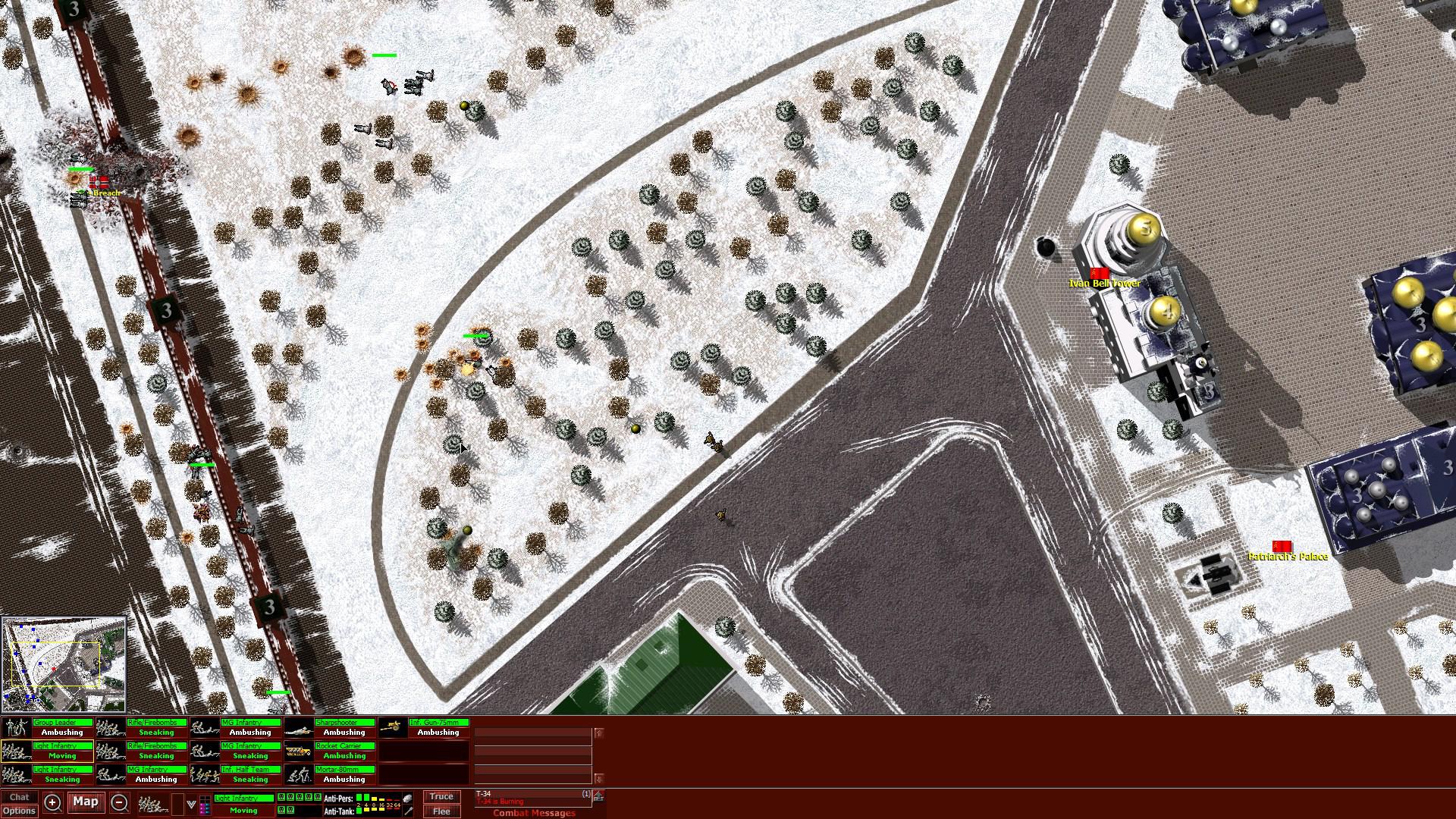The height and width of the screenshot is (819, 1456).
Task: Open the Chat panel
Action: coord(20,797)
